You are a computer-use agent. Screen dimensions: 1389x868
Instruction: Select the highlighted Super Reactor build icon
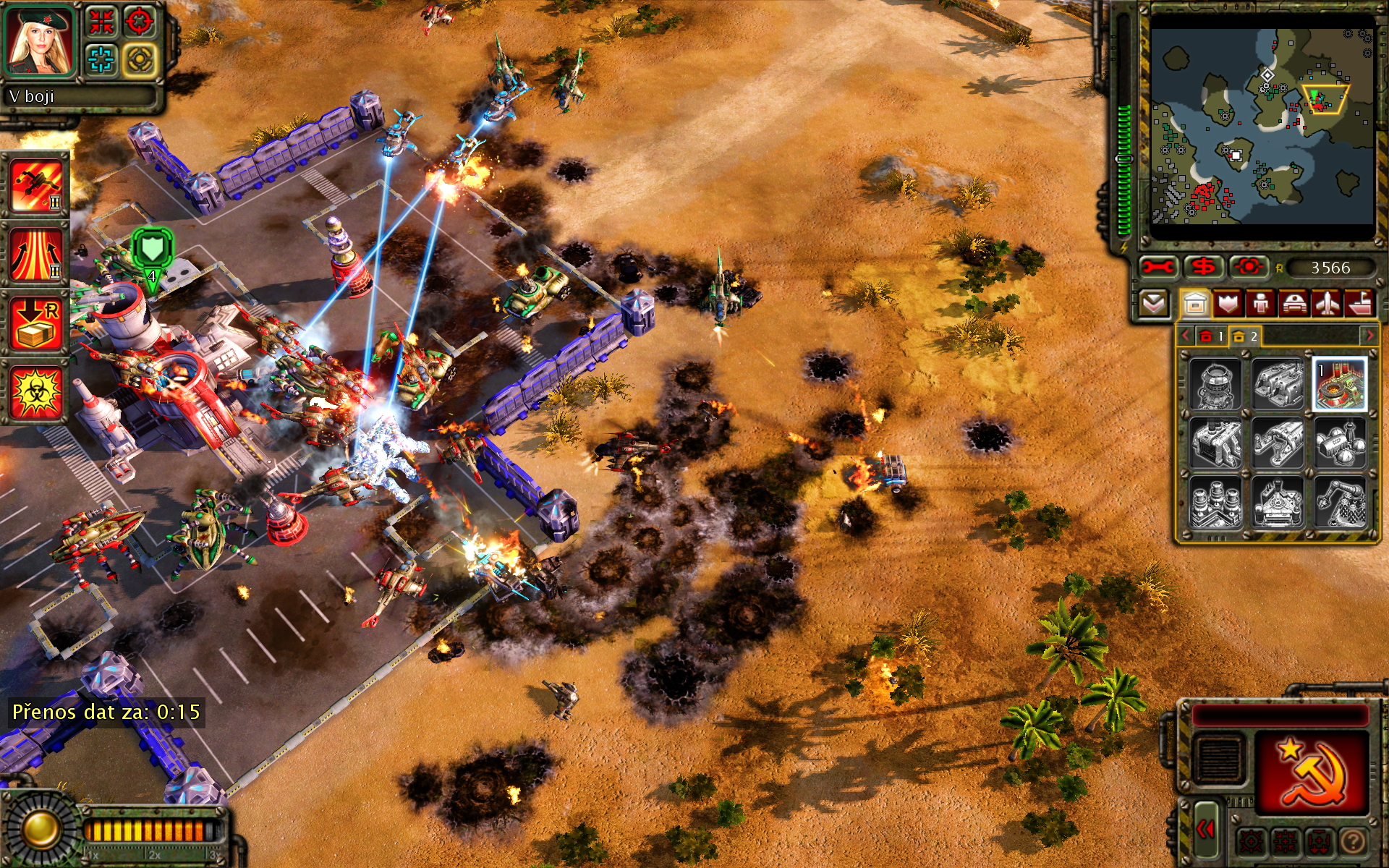click(x=1339, y=384)
